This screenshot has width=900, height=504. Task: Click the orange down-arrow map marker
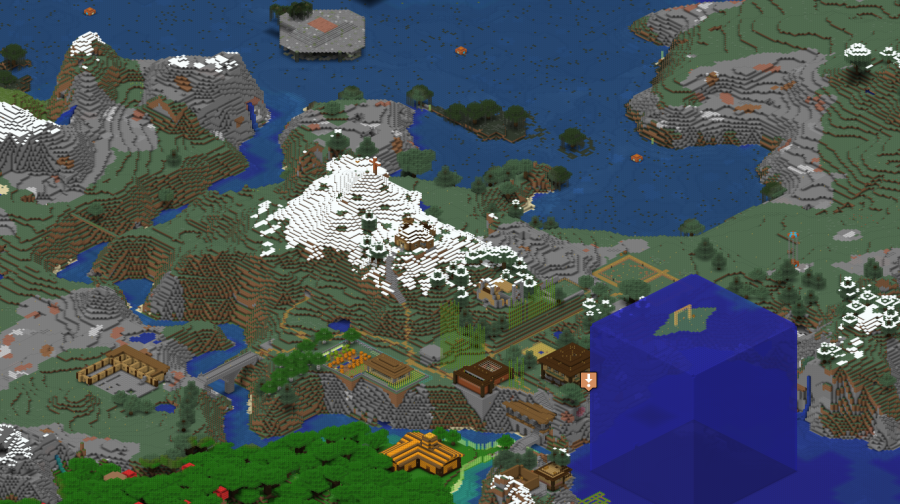tap(589, 380)
